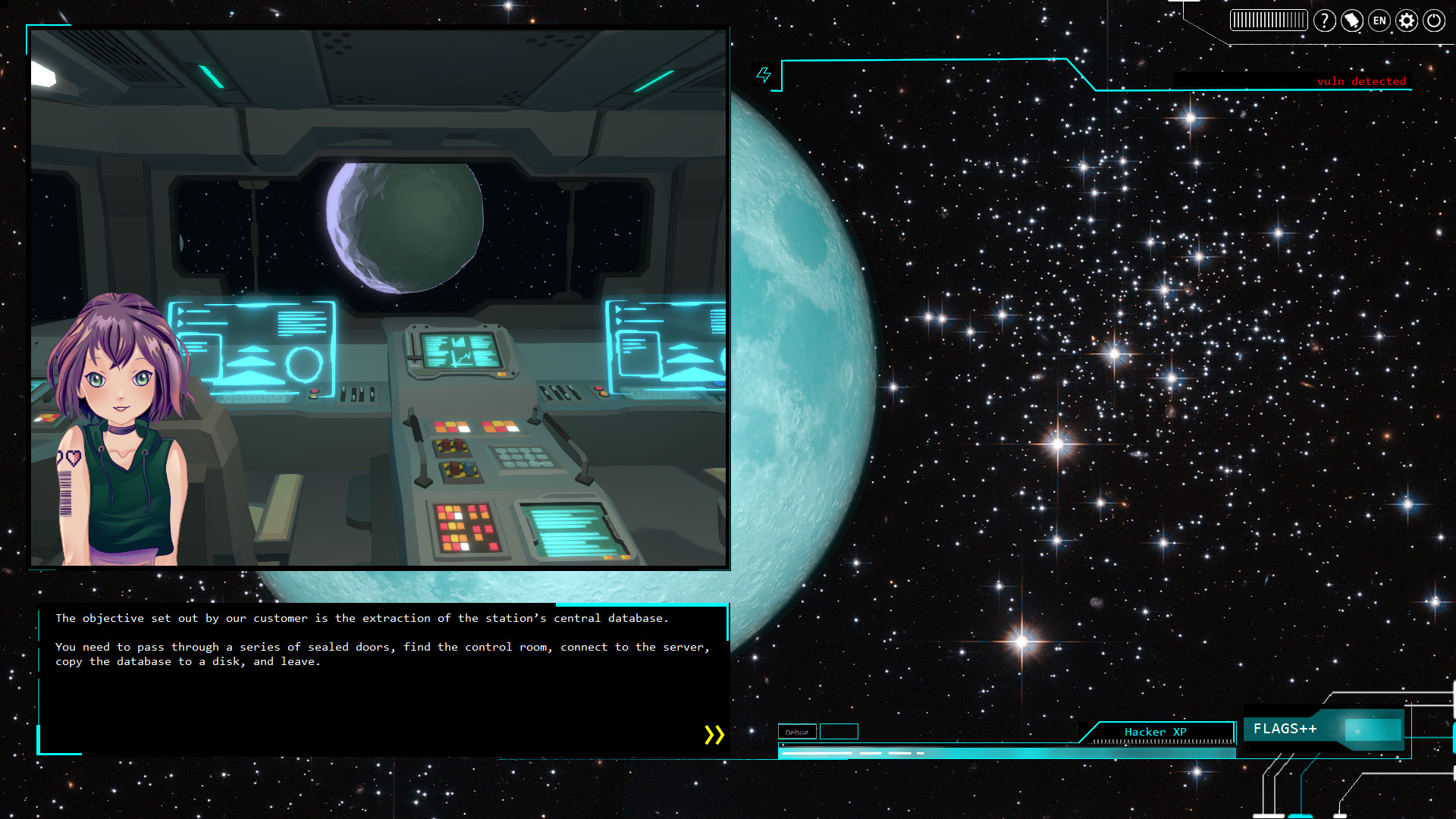Click the lightning bolt hint icon
Viewport: 1456px width, 819px height.
764,74
